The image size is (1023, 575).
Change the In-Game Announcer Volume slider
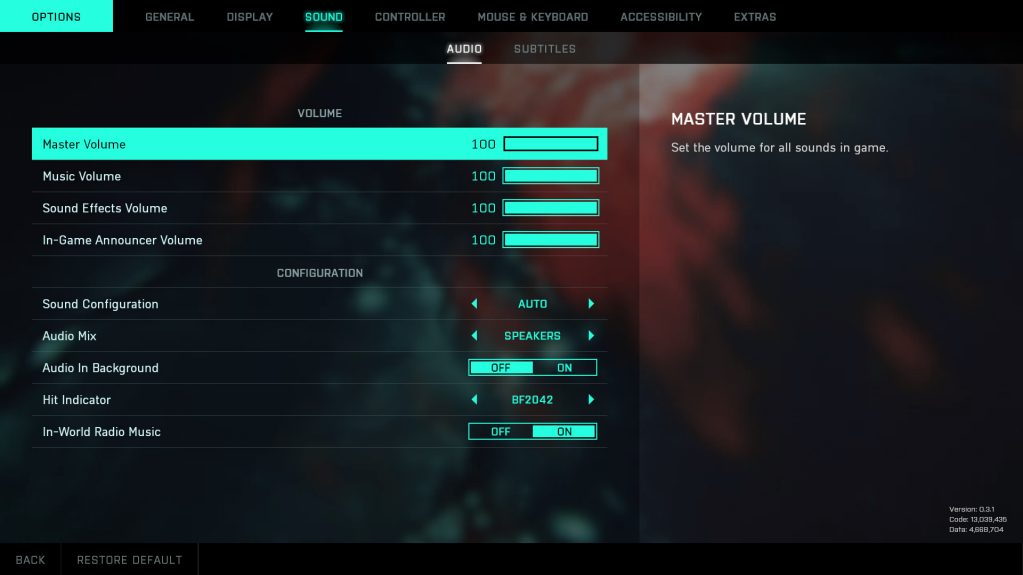tap(550, 240)
